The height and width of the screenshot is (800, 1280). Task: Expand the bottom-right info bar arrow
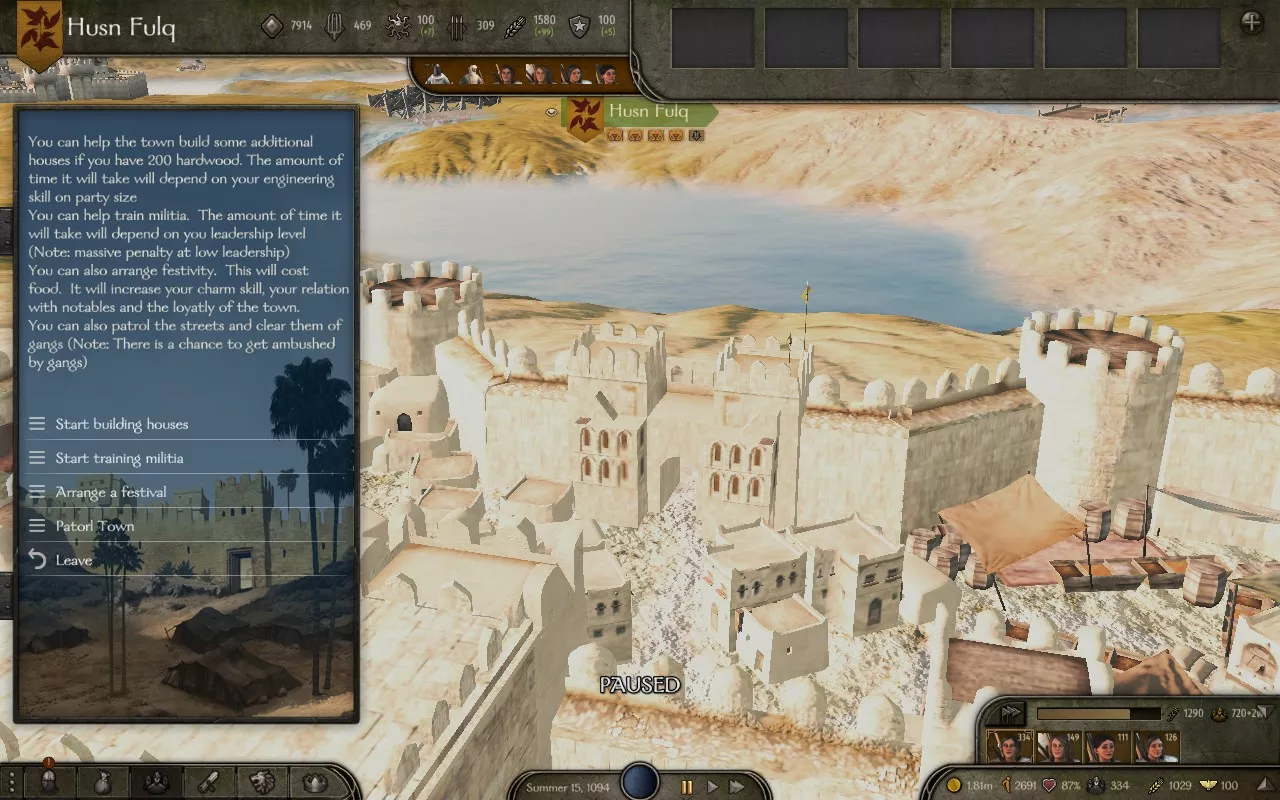(x=1010, y=713)
